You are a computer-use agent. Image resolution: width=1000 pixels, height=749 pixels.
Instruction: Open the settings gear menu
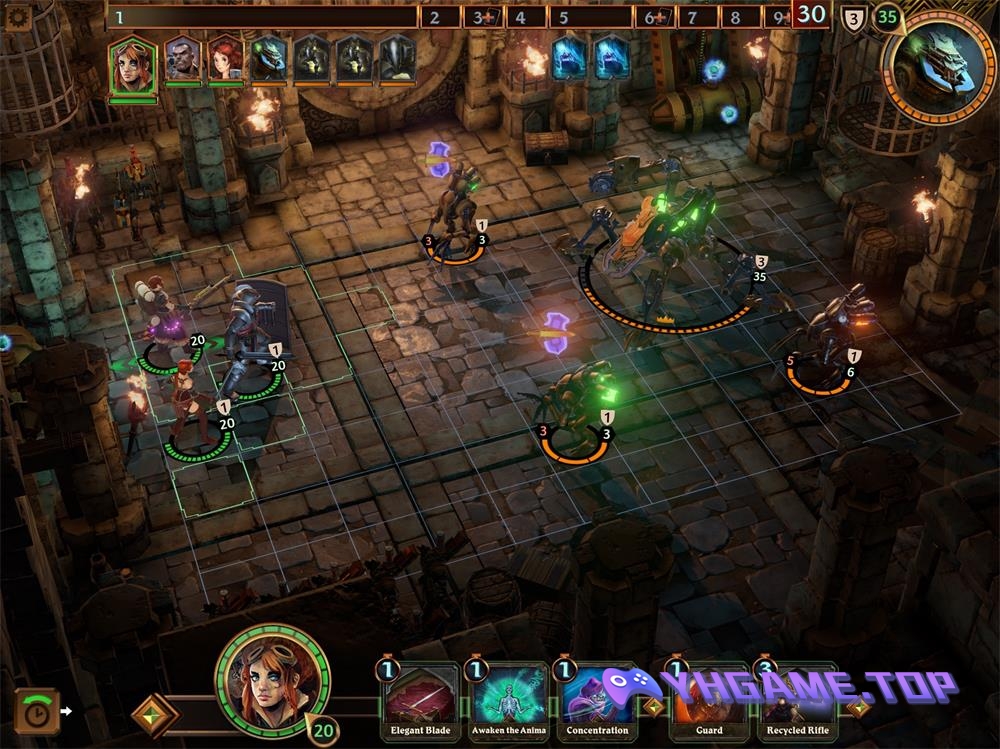coord(20,16)
